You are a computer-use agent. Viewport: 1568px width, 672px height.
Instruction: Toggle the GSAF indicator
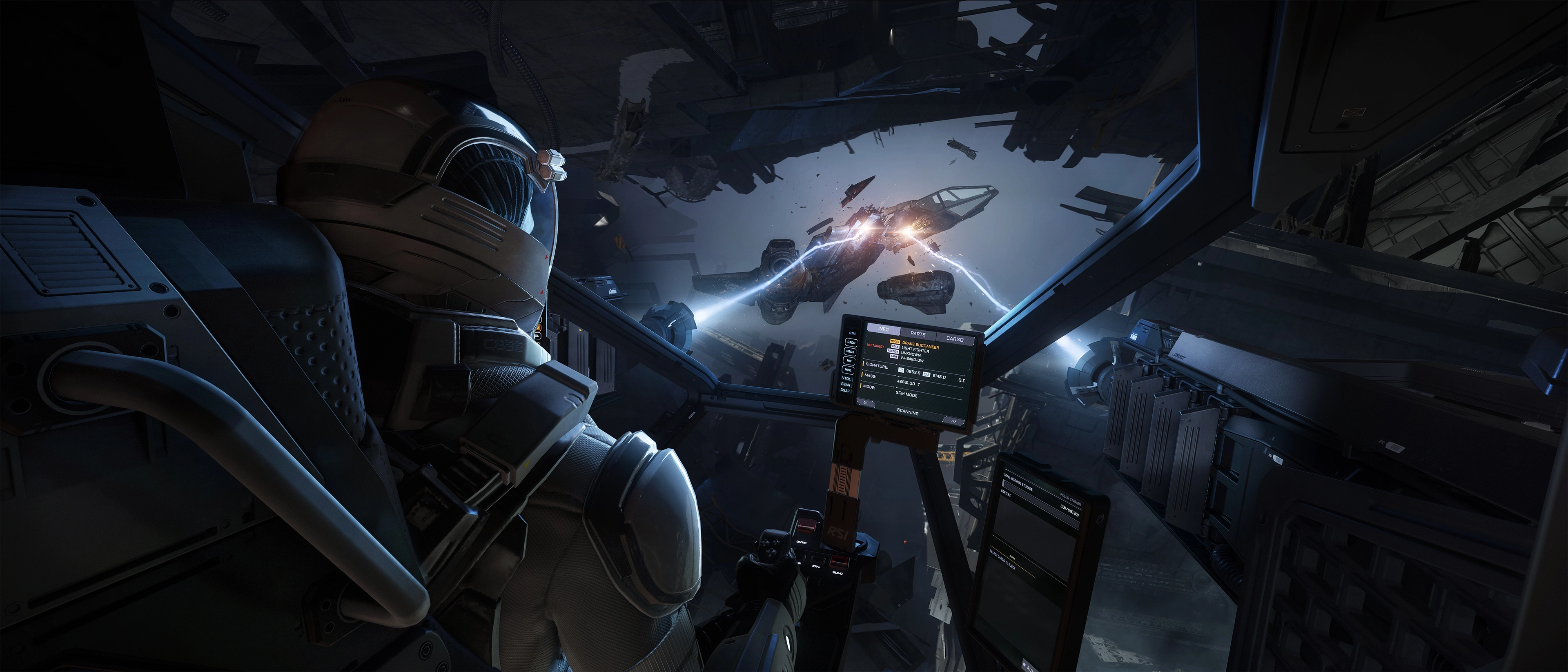click(845, 391)
